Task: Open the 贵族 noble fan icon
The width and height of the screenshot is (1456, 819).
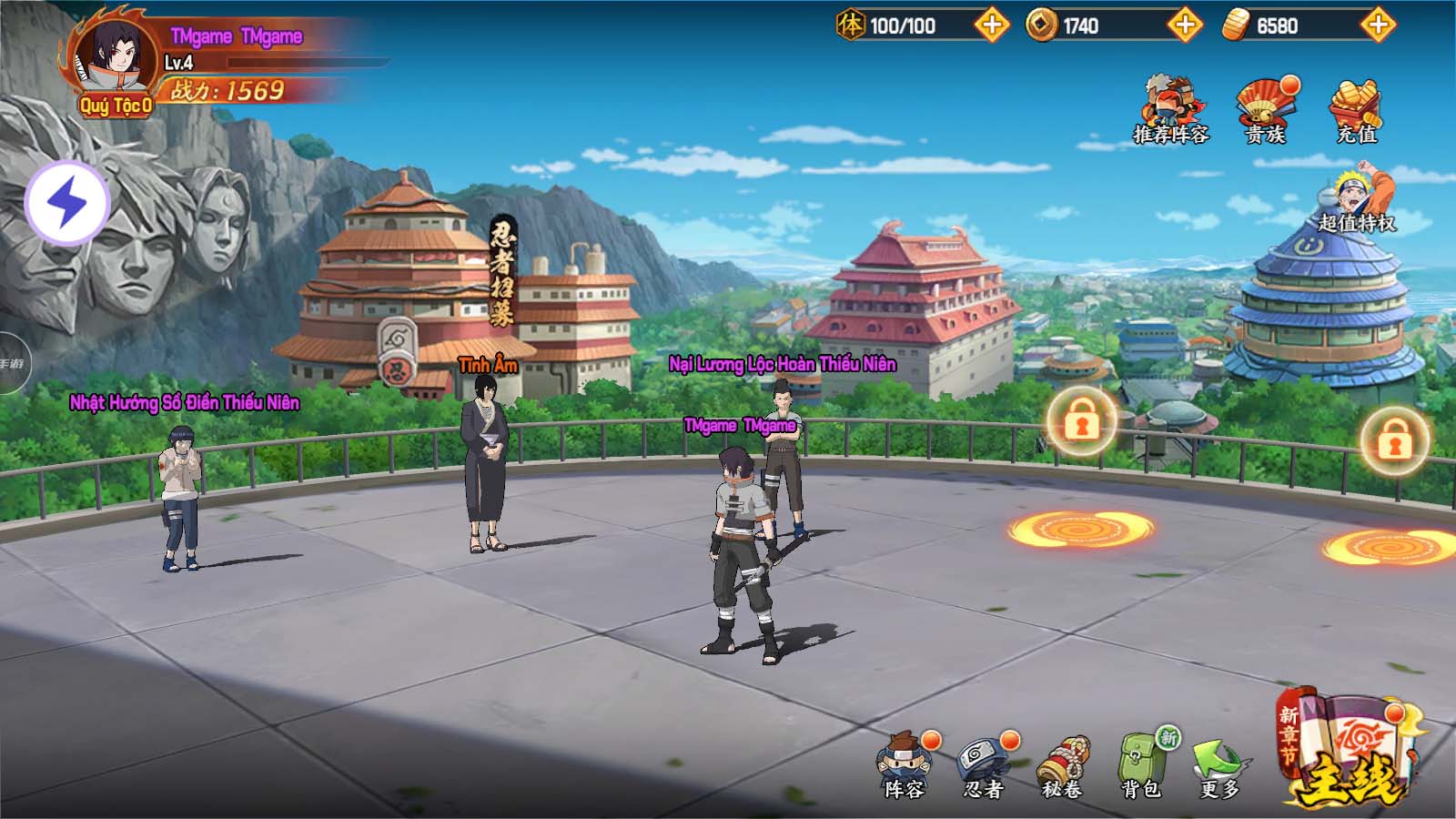Action: [x=1266, y=109]
